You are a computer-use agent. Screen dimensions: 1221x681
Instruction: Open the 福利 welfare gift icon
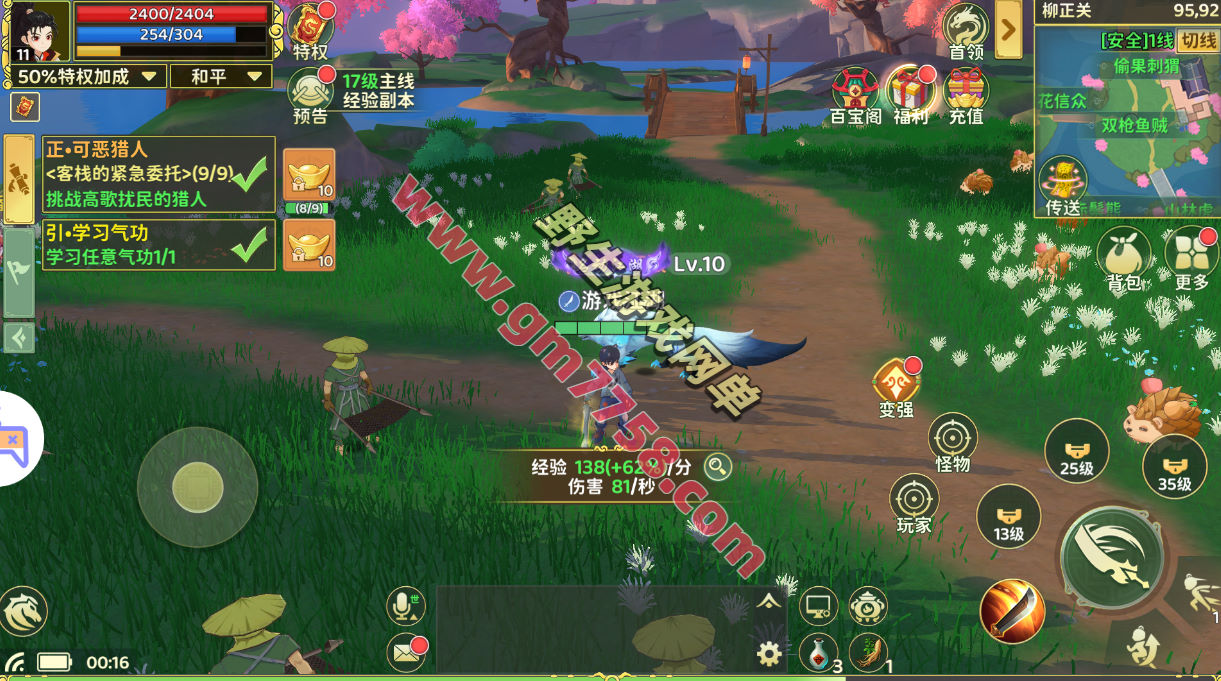tap(910, 93)
